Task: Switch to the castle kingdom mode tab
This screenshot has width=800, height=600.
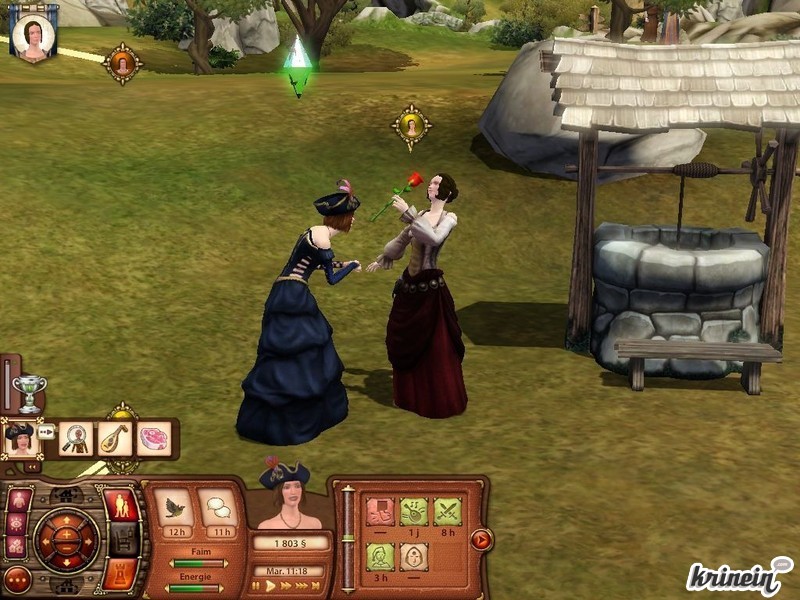Action: [120, 573]
